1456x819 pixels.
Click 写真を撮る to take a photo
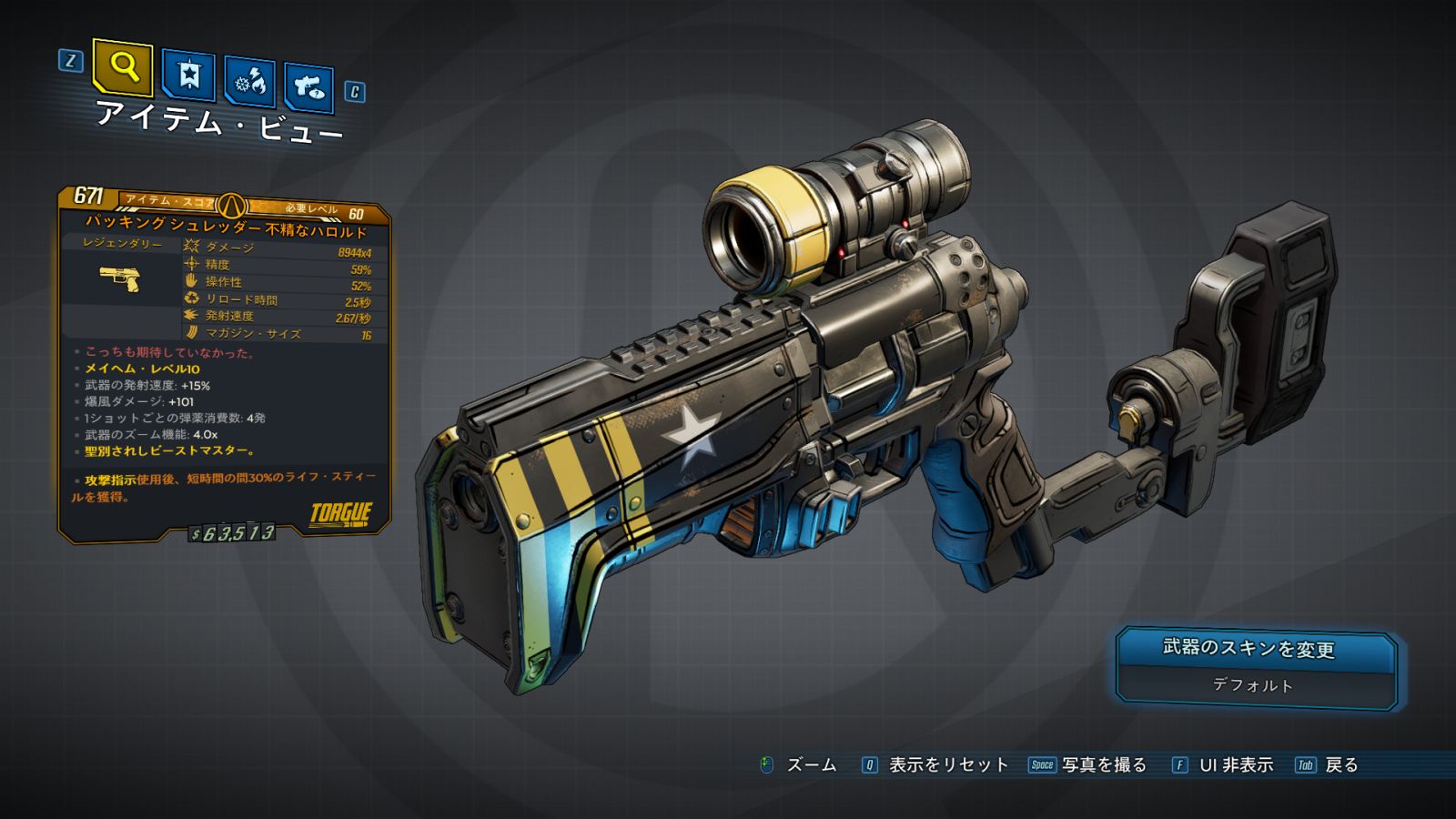click(1103, 765)
